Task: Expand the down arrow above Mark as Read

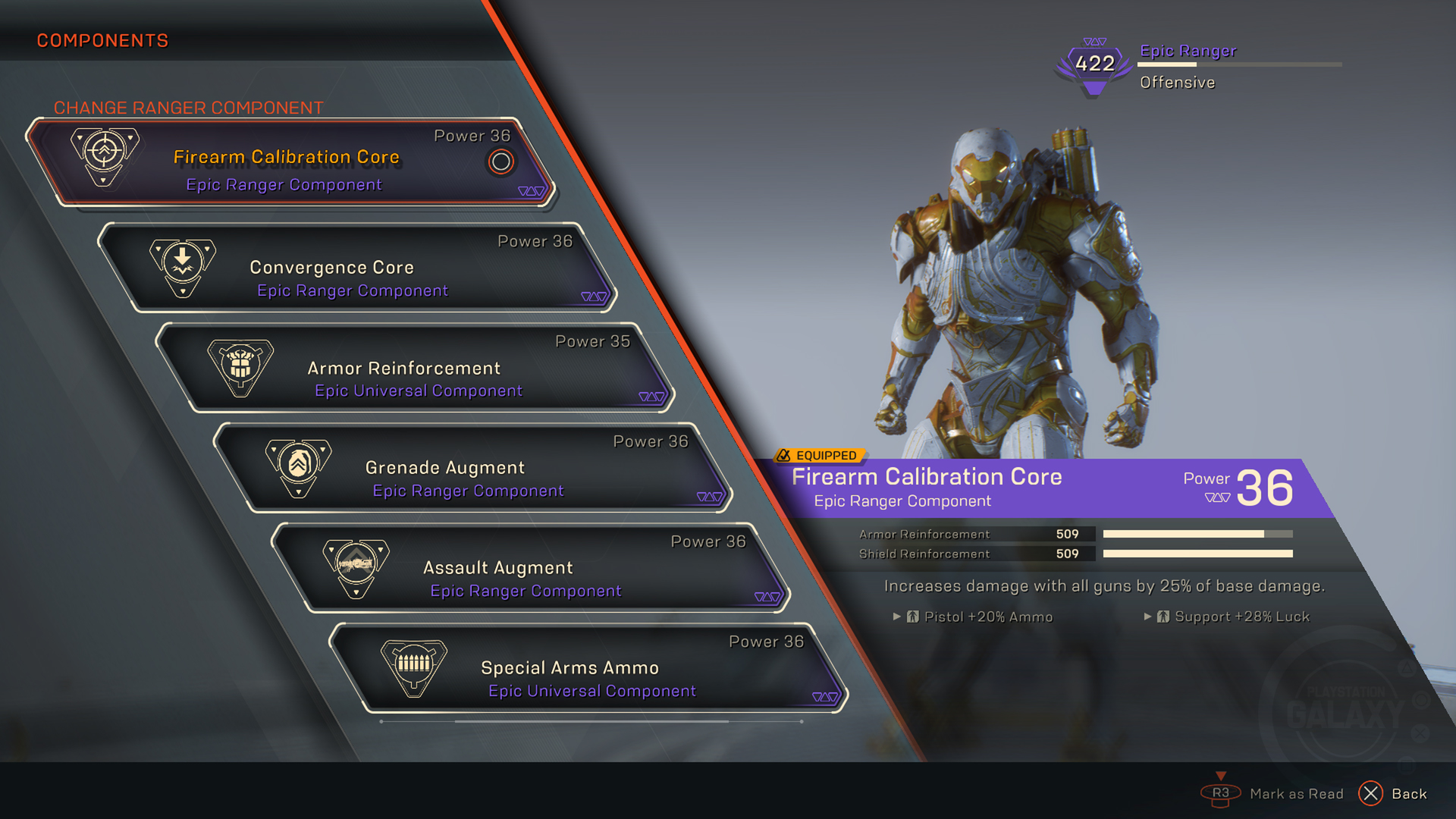Action: point(1222,776)
